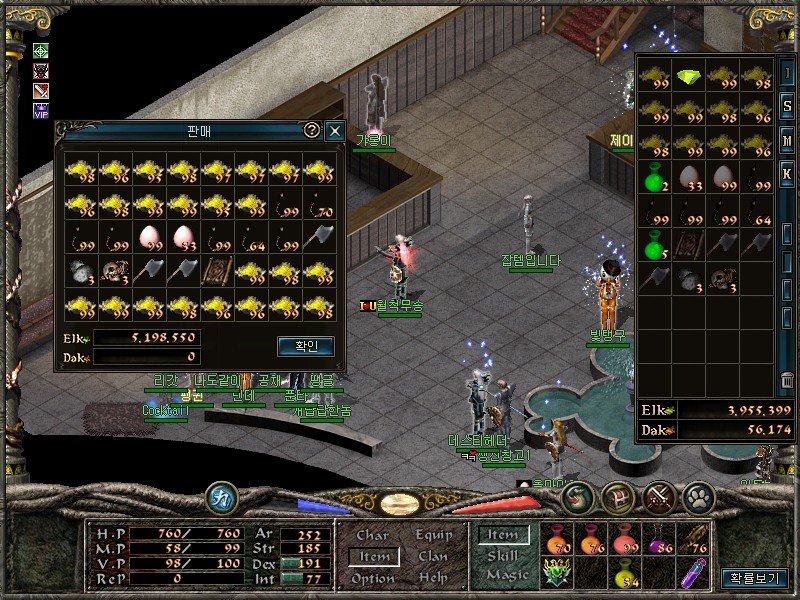The width and height of the screenshot is (800, 600).
Task: Open the Equip menu
Action: tap(434, 535)
